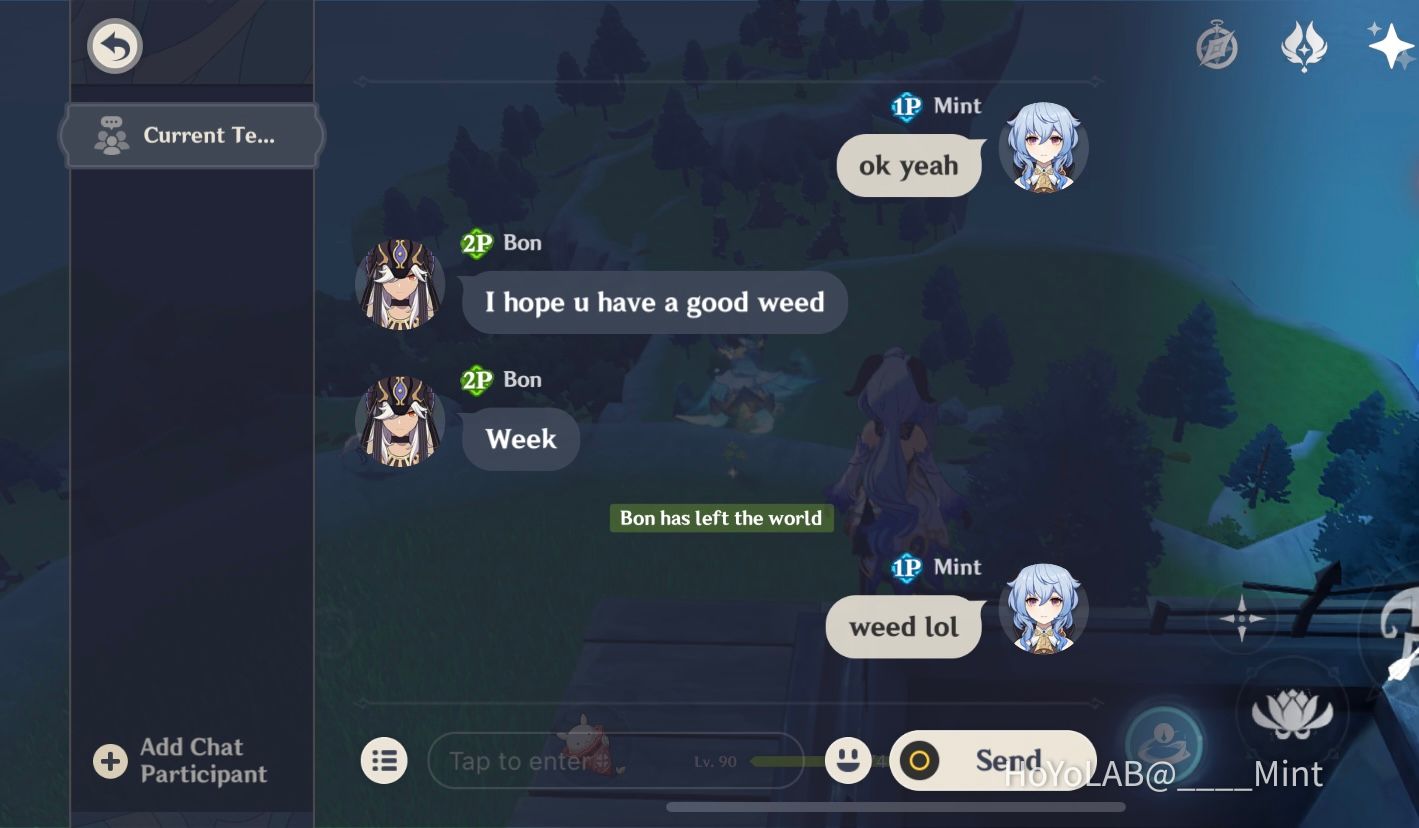This screenshot has width=1419, height=828.
Task: Click the 'weed lol' chat bubble
Action: click(903, 626)
